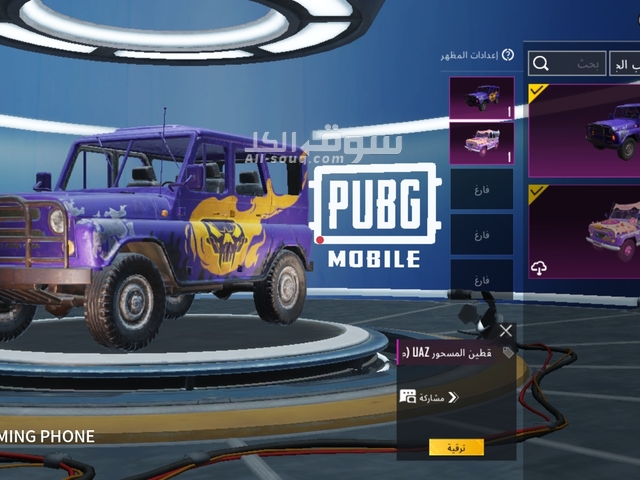Choose the large purple UAZ skin card

click(x=585, y=130)
